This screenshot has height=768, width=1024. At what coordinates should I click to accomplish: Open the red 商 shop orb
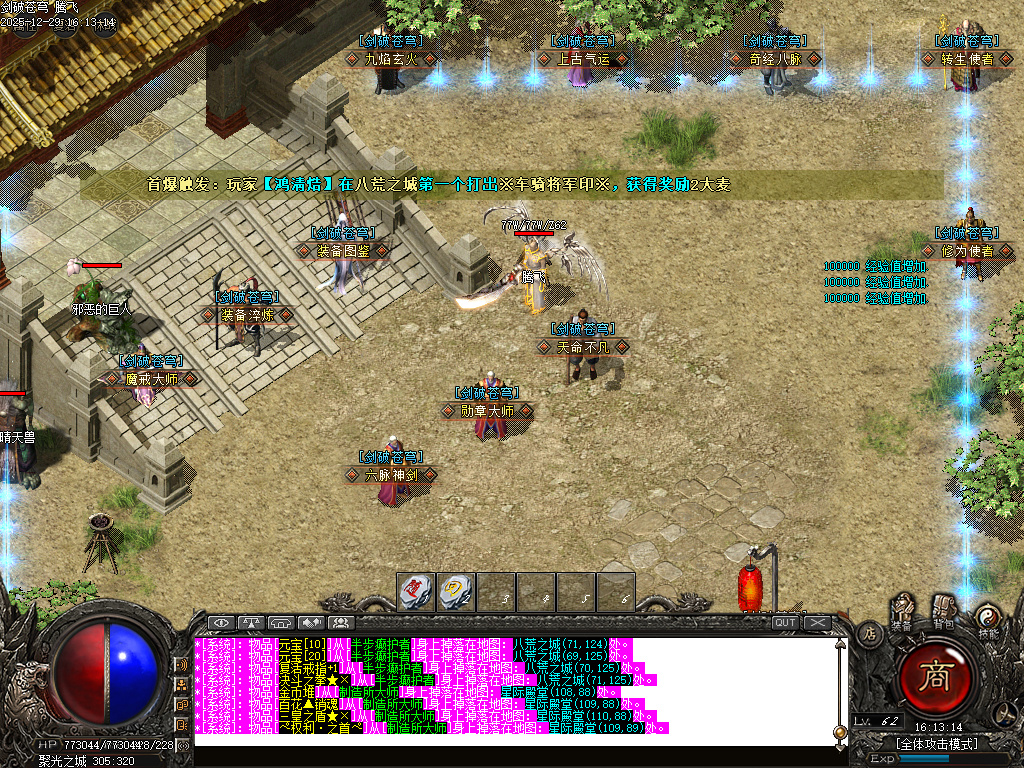tap(937, 678)
